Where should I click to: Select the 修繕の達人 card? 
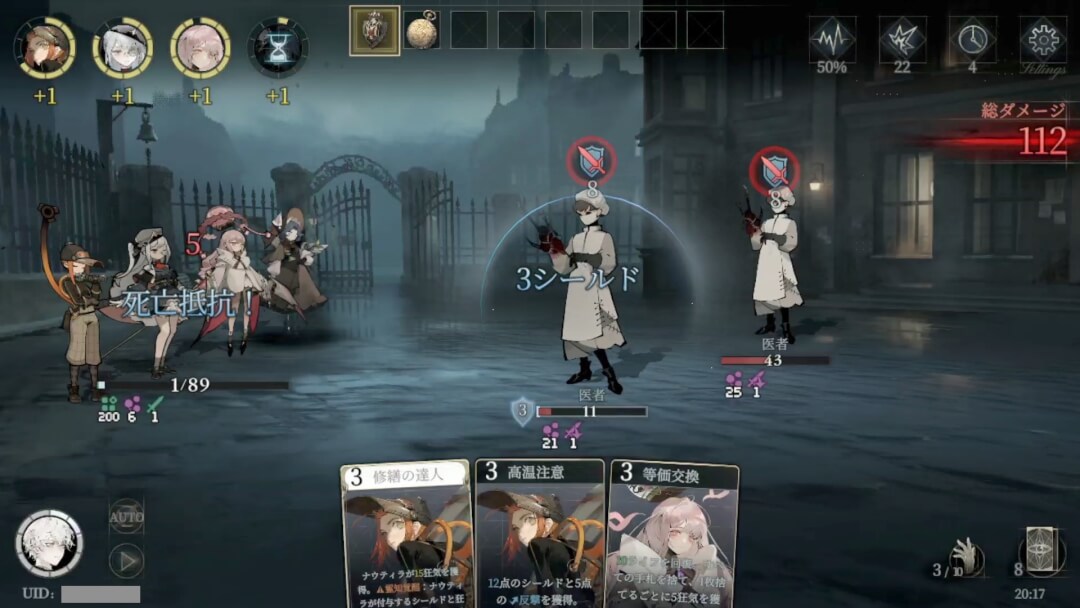click(x=406, y=535)
